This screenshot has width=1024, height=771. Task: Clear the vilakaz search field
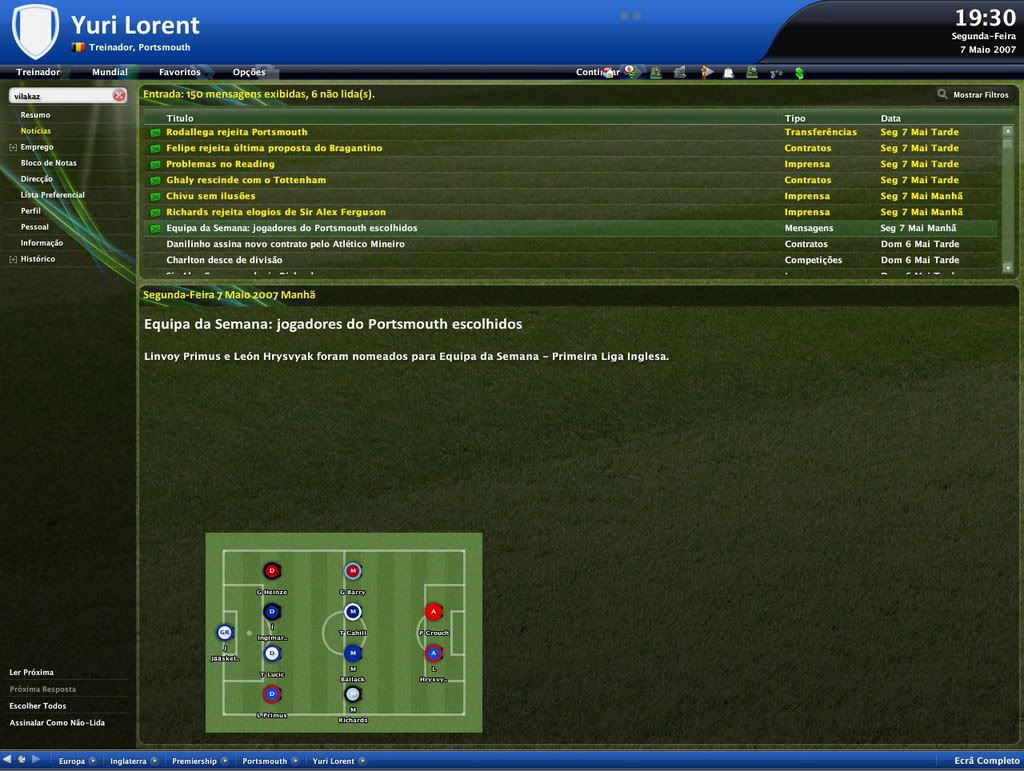[x=119, y=96]
